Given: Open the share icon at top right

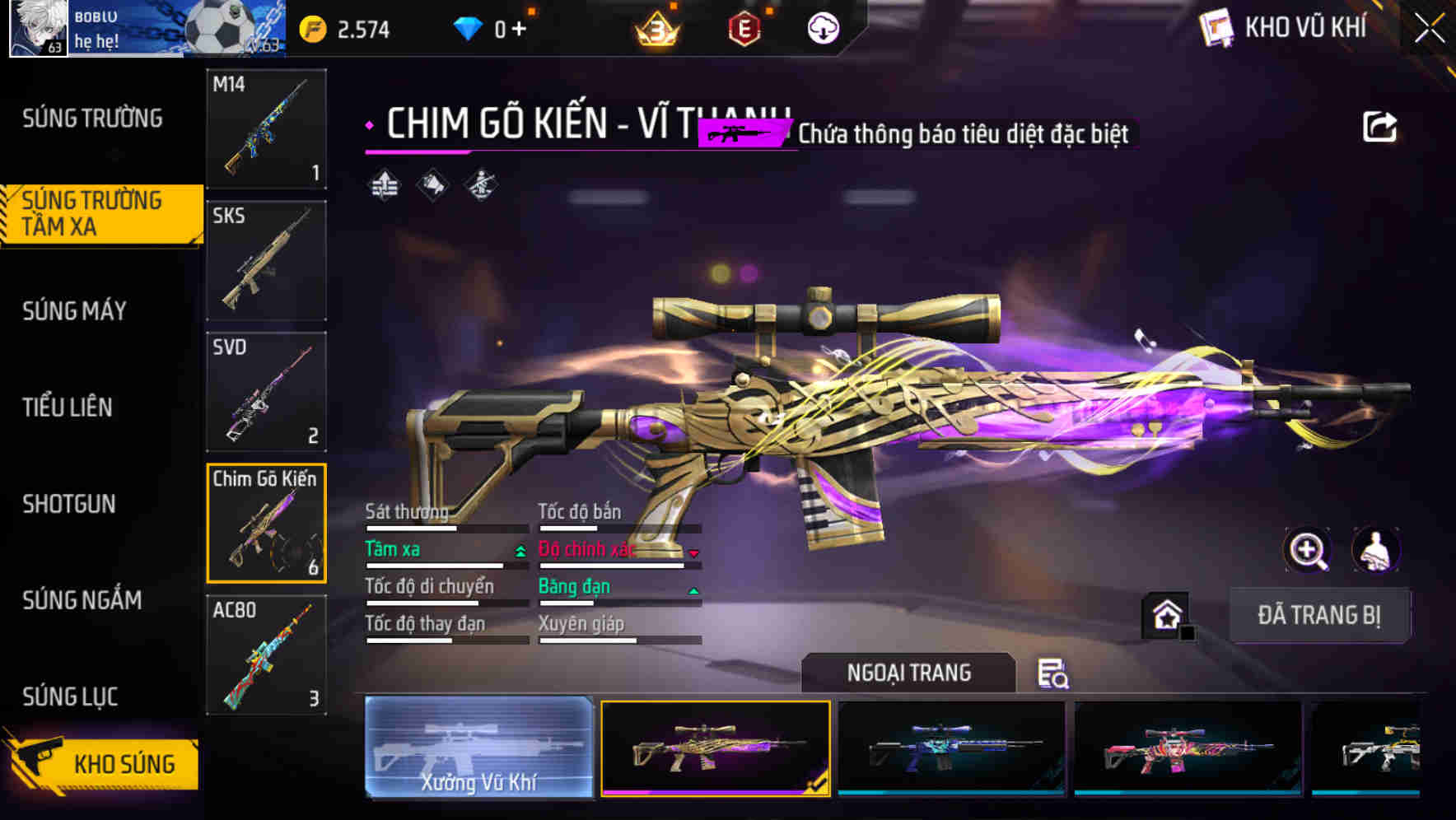Looking at the screenshot, I should tap(1380, 125).
